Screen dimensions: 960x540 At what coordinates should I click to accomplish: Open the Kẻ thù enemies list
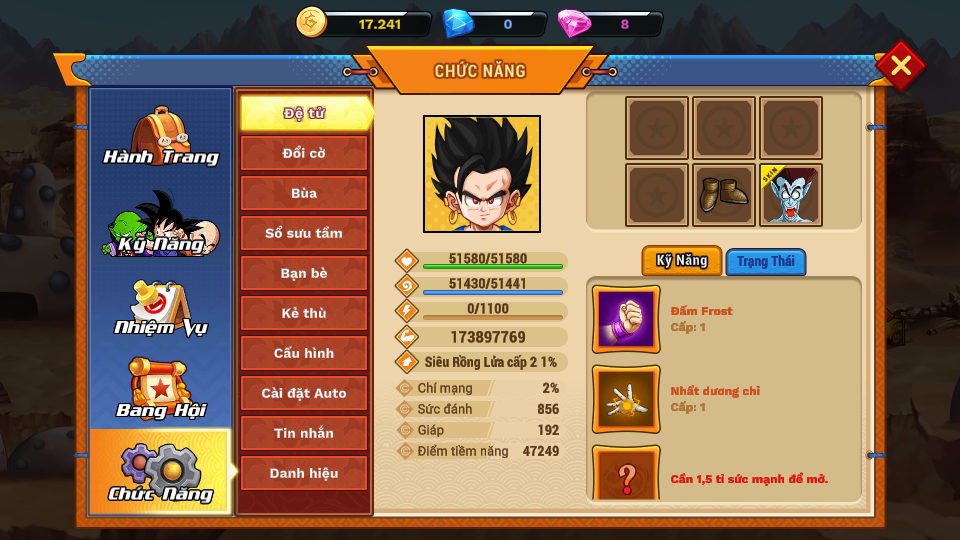click(304, 313)
